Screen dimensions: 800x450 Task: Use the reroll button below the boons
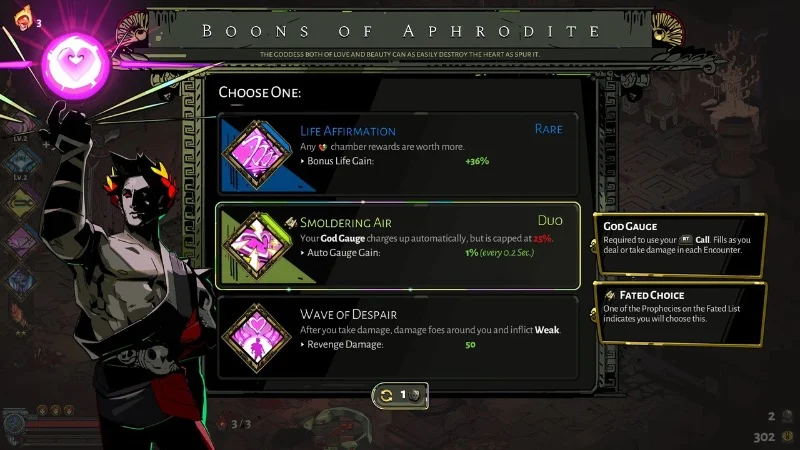point(400,395)
